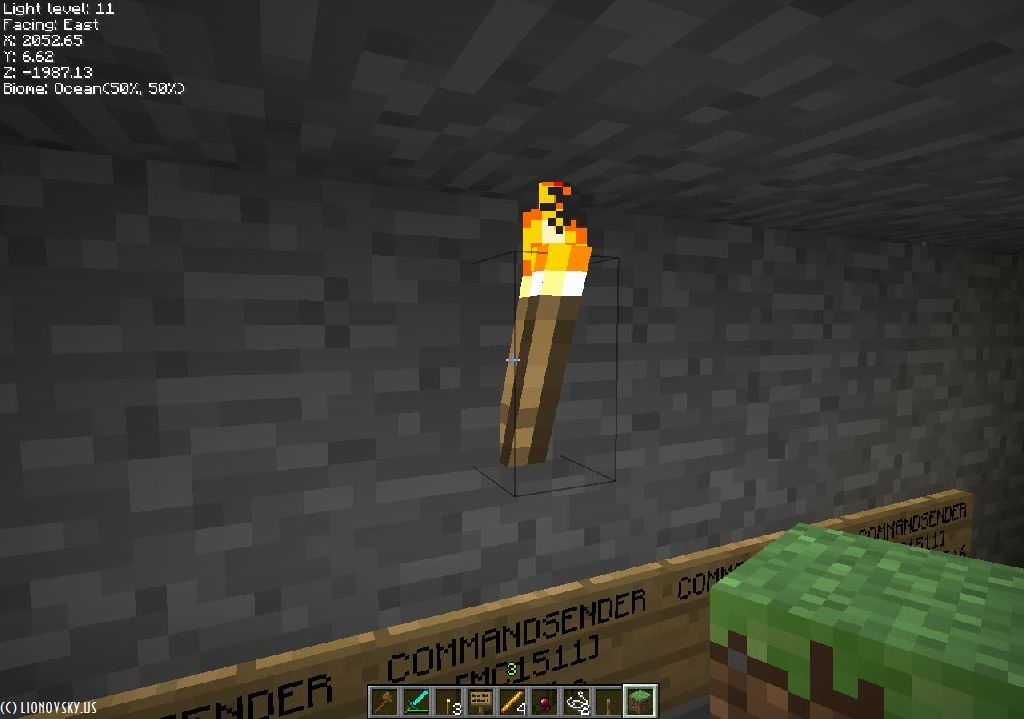Viewport: 1024px width, 719px height.
Task: Select the diamond sword hotbar slot
Action: click(x=416, y=702)
